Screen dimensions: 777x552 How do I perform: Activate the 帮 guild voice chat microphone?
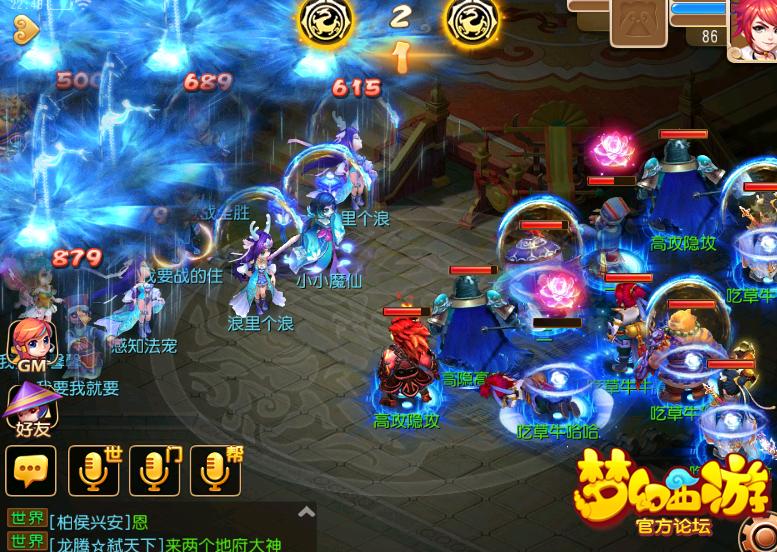coord(216,470)
